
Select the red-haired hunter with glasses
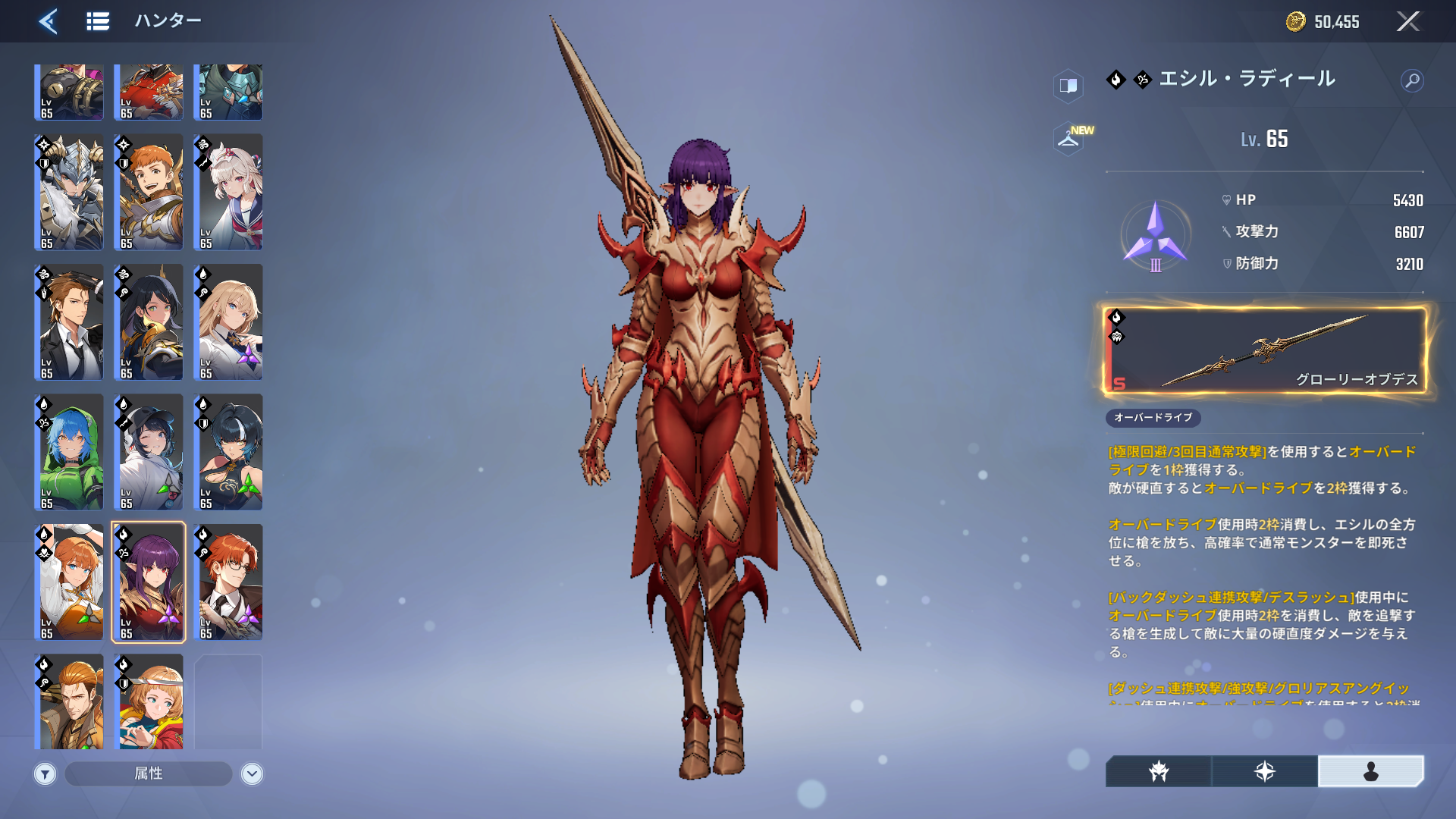(x=228, y=582)
